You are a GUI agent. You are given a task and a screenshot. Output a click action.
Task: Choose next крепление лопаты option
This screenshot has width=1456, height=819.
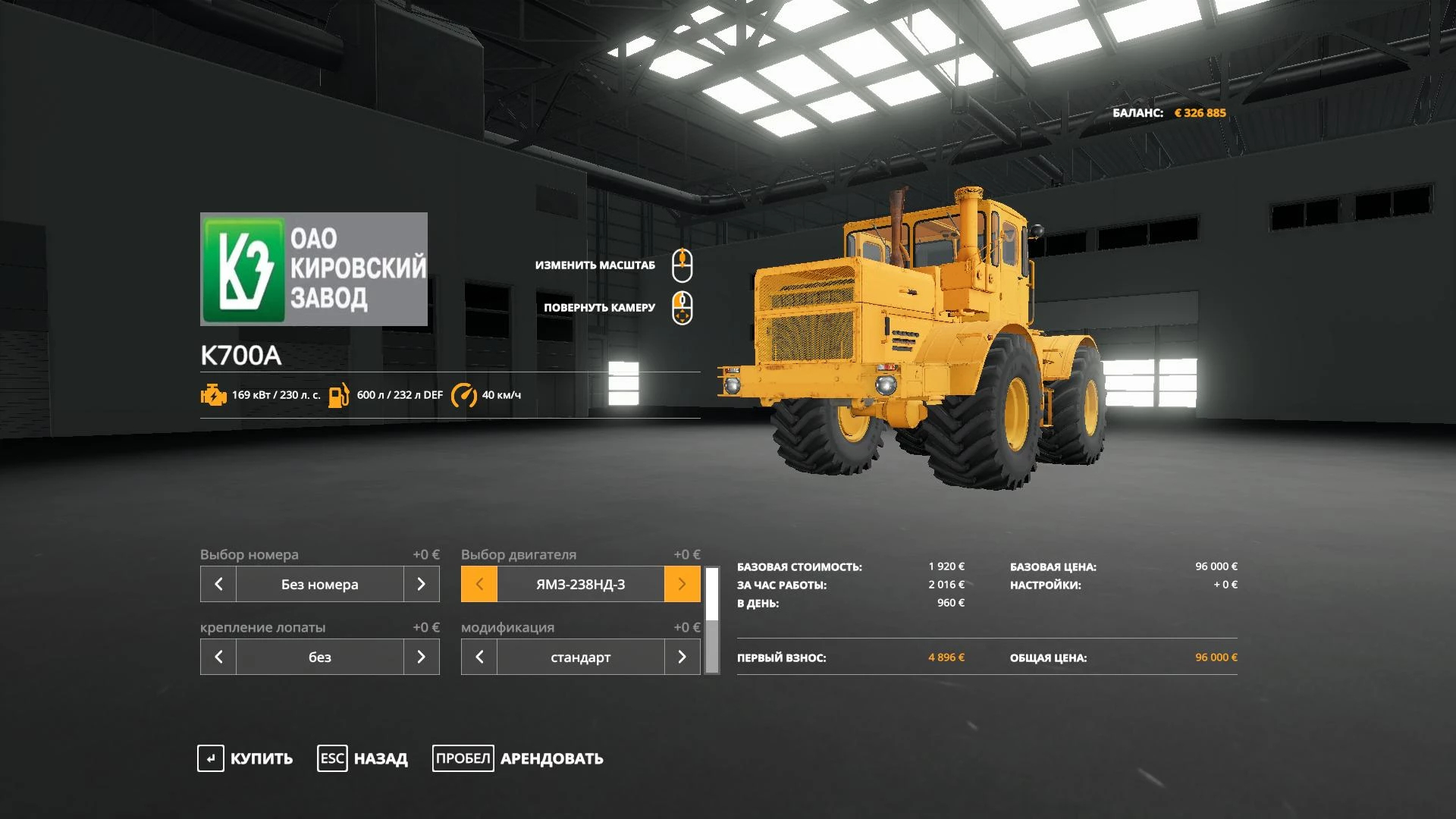click(x=422, y=657)
